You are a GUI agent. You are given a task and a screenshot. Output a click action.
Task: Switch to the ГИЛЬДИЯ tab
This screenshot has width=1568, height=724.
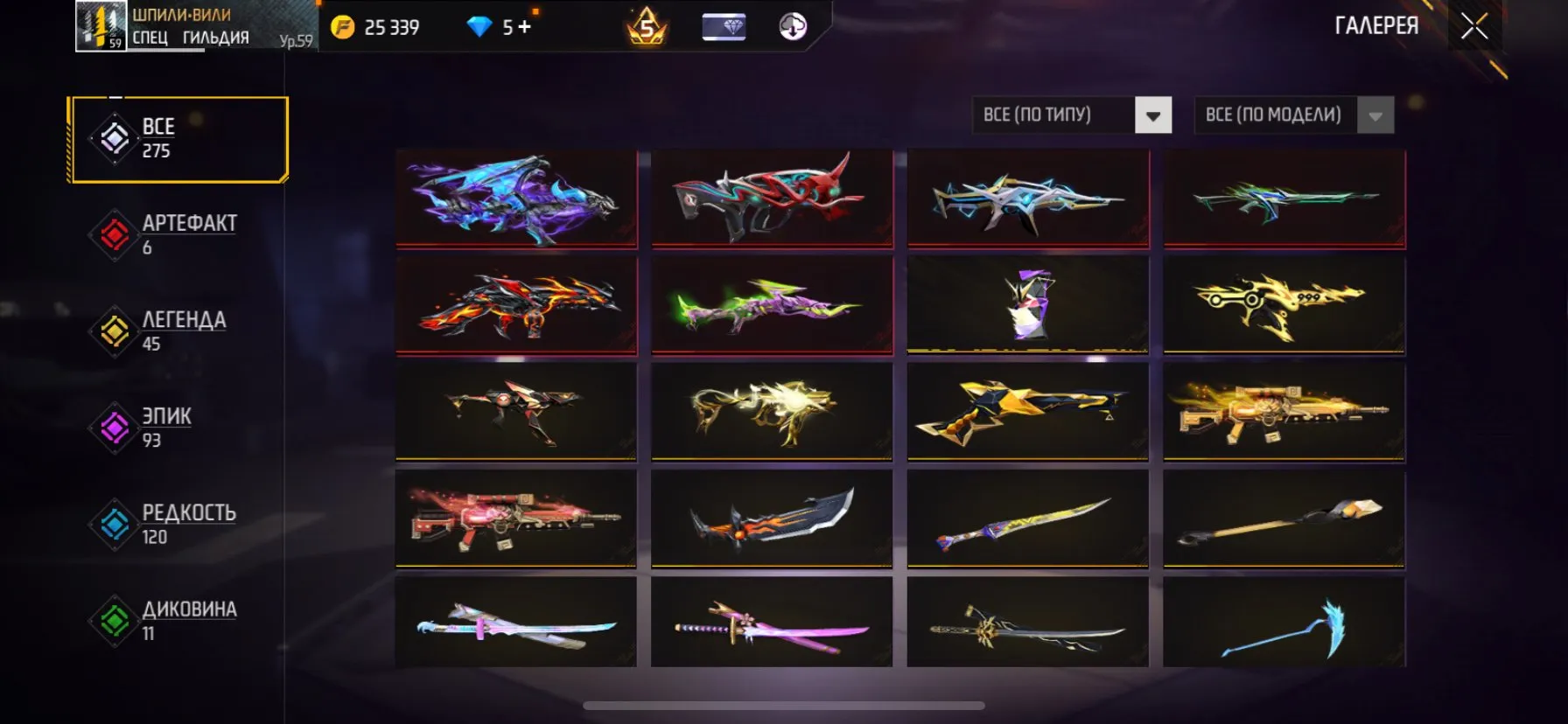pyautogui.click(x=214, y=38)
